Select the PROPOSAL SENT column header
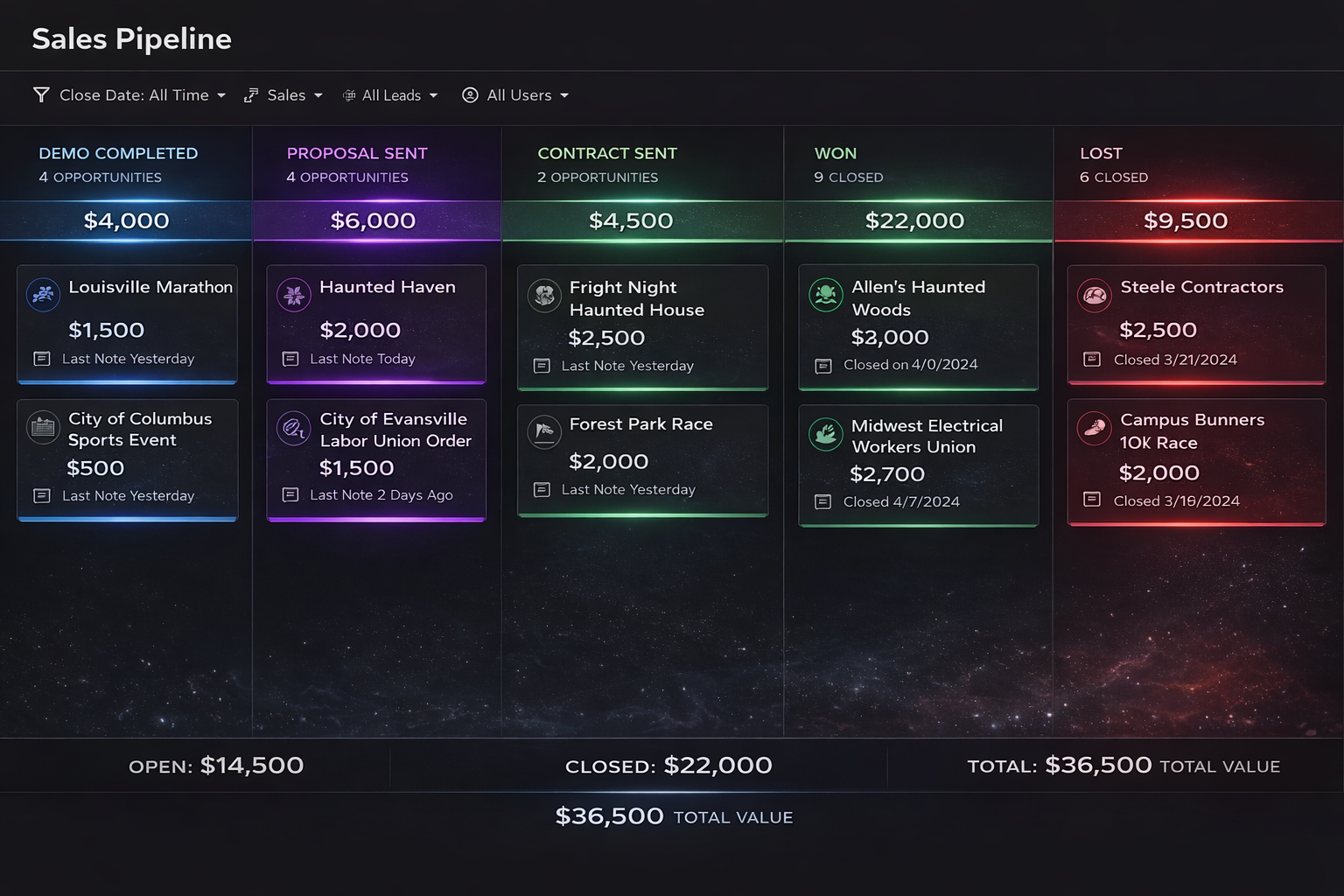This screenshot has height=896, width=1344. (x=357, y=153)
